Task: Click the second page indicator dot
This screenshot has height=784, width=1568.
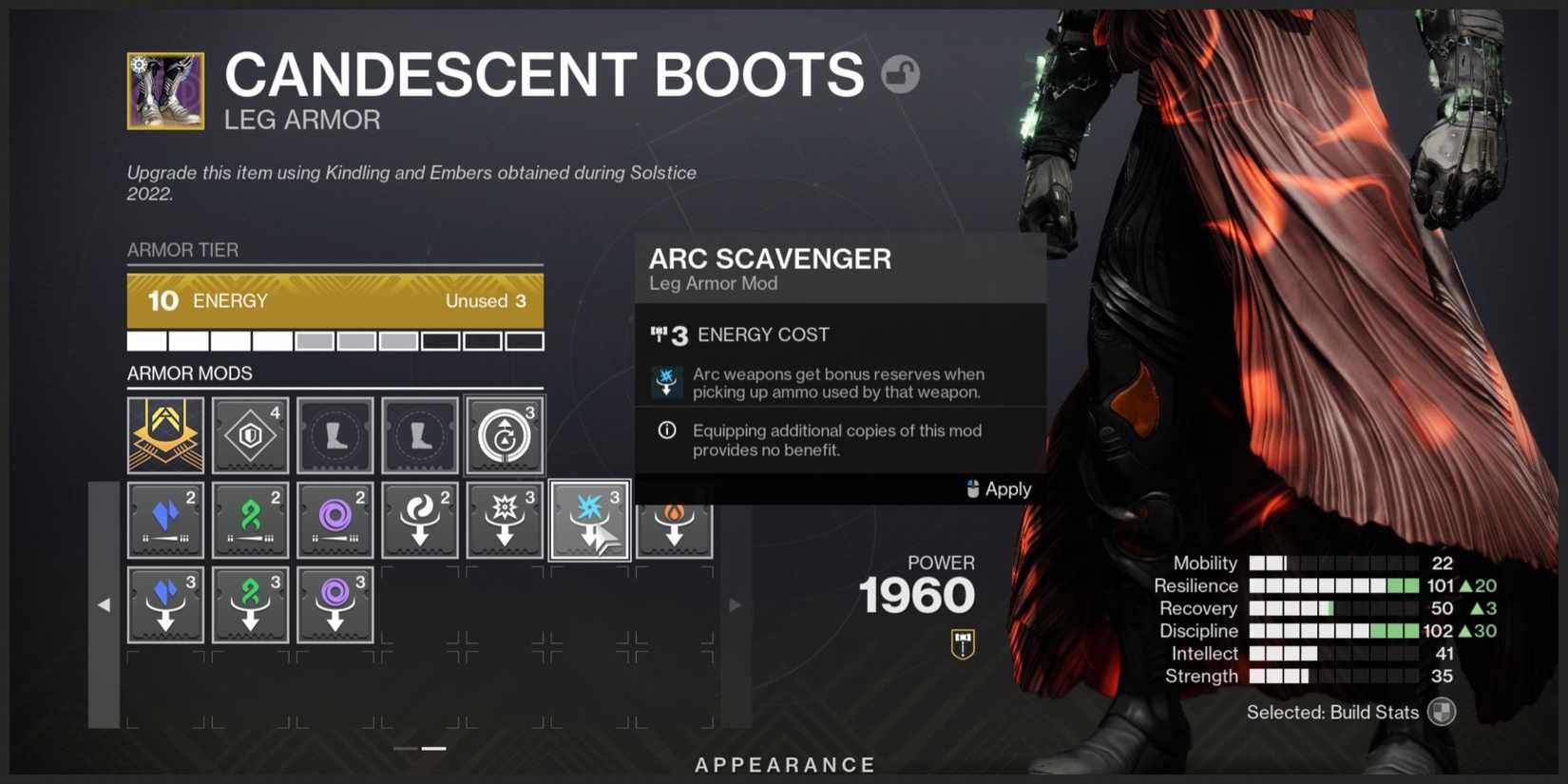Action: (434, 749)
